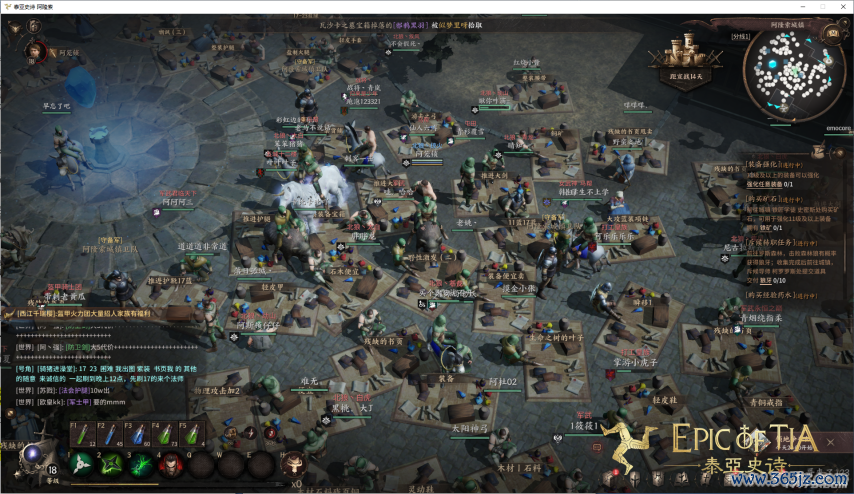The width and height of the screenshot is (854, 494).
Task: Use the F3 blue flask with count 60
Action: pos(138,436)
